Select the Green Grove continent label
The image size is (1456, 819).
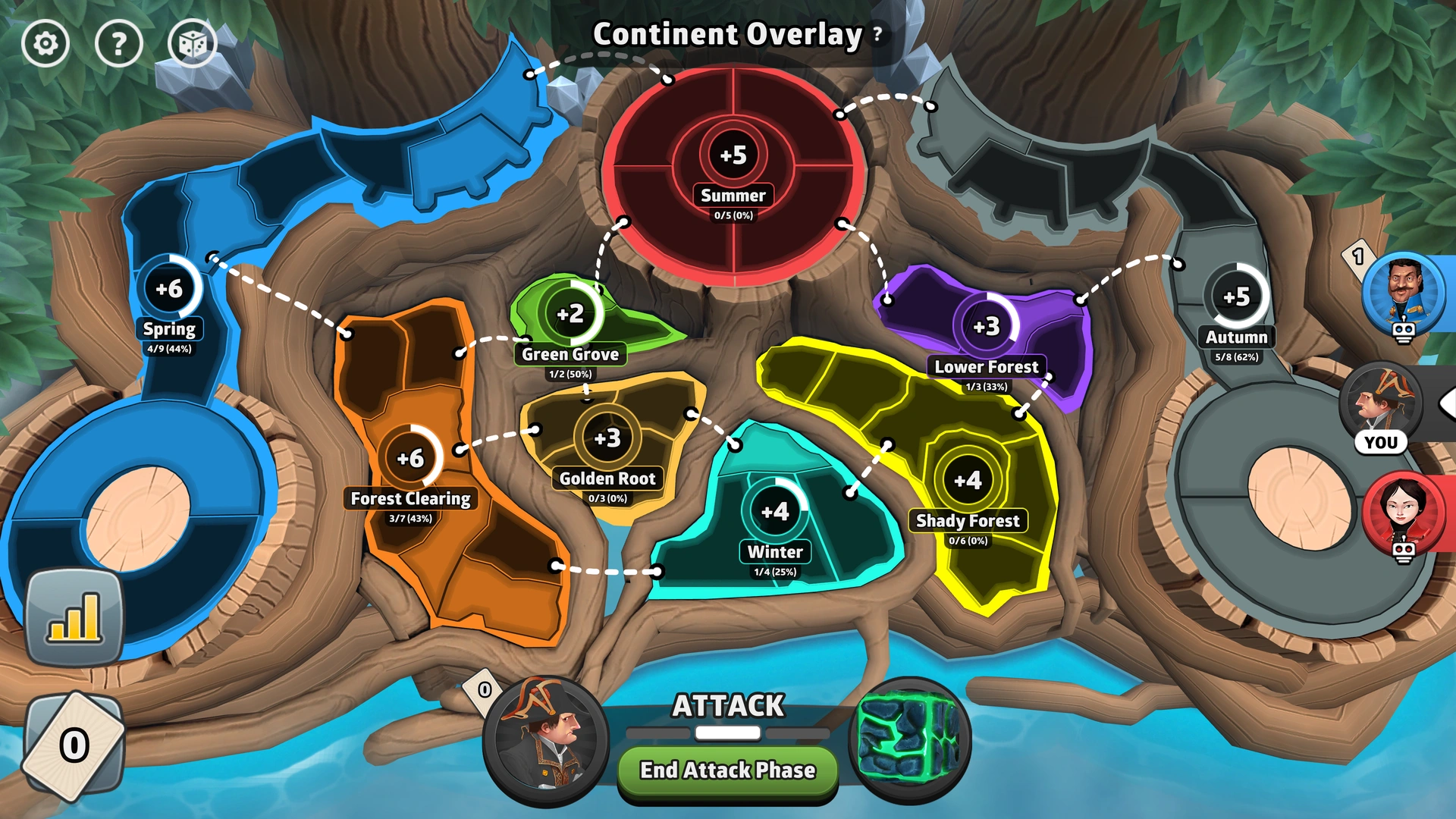coord(570,354)
